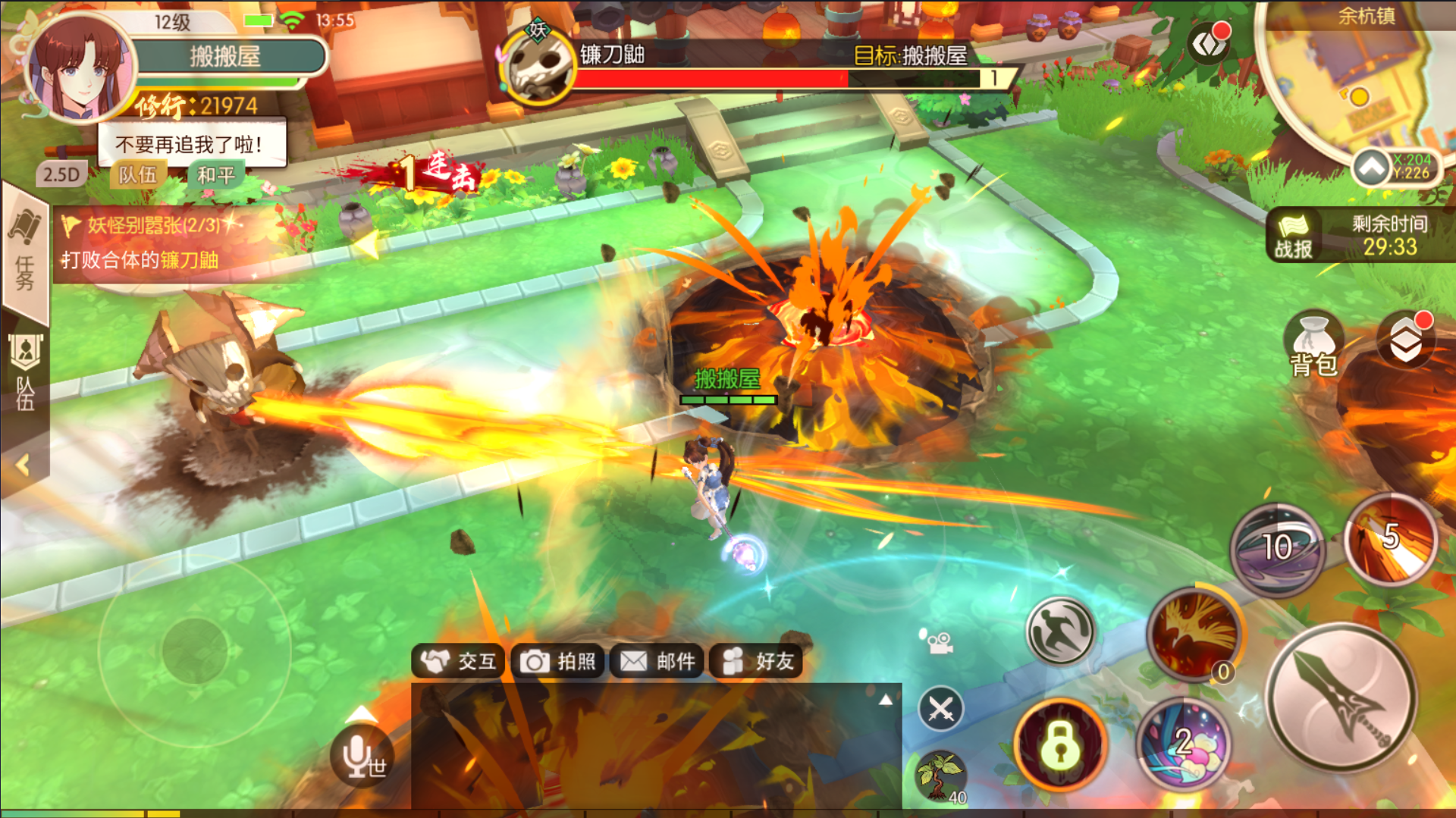Open the 邮件 mail inbox
Image resolution: width=1456 pixels, height=818 pixels.
657,662
